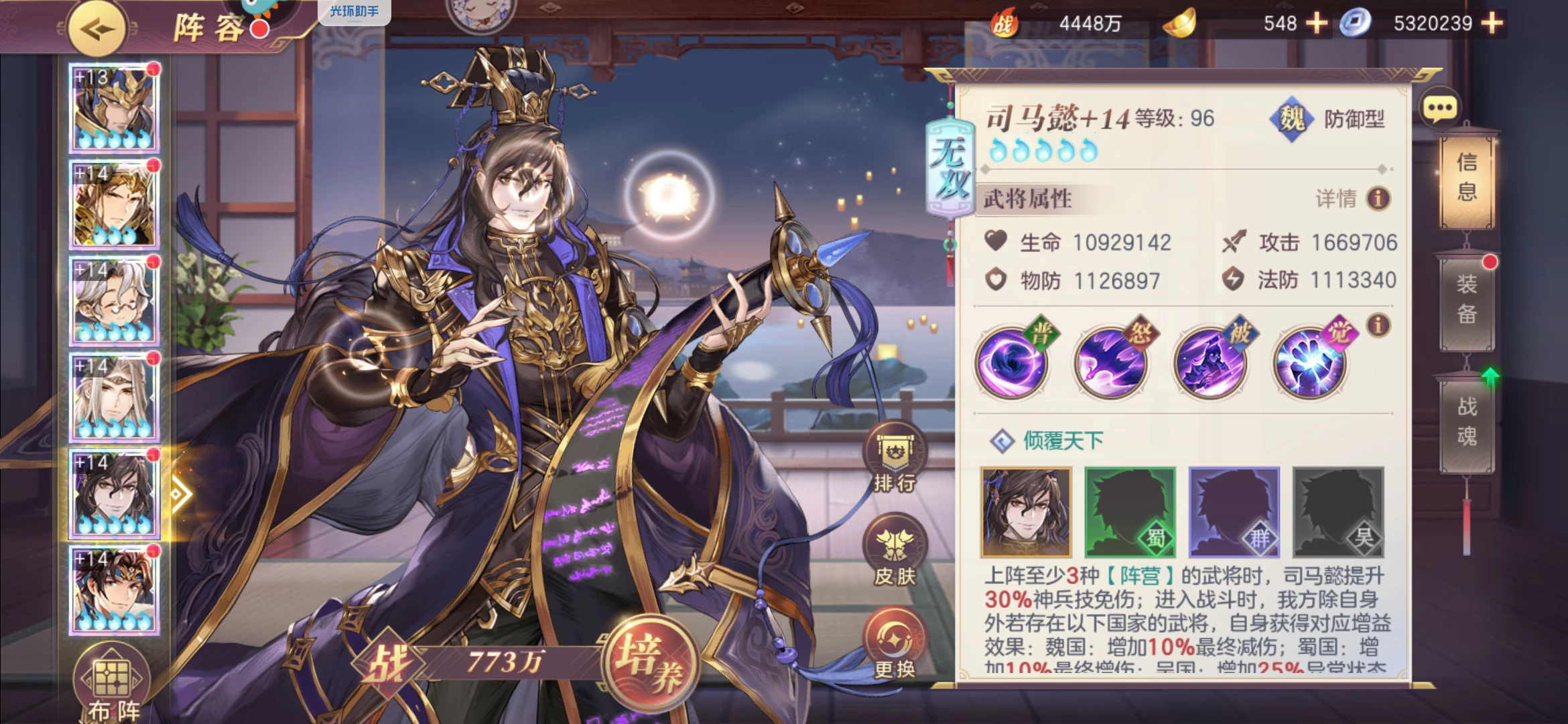Add more silver coins with plus button
Image resolution: width=1568 pixels, height=724 pixels.
click(1492, 23)
